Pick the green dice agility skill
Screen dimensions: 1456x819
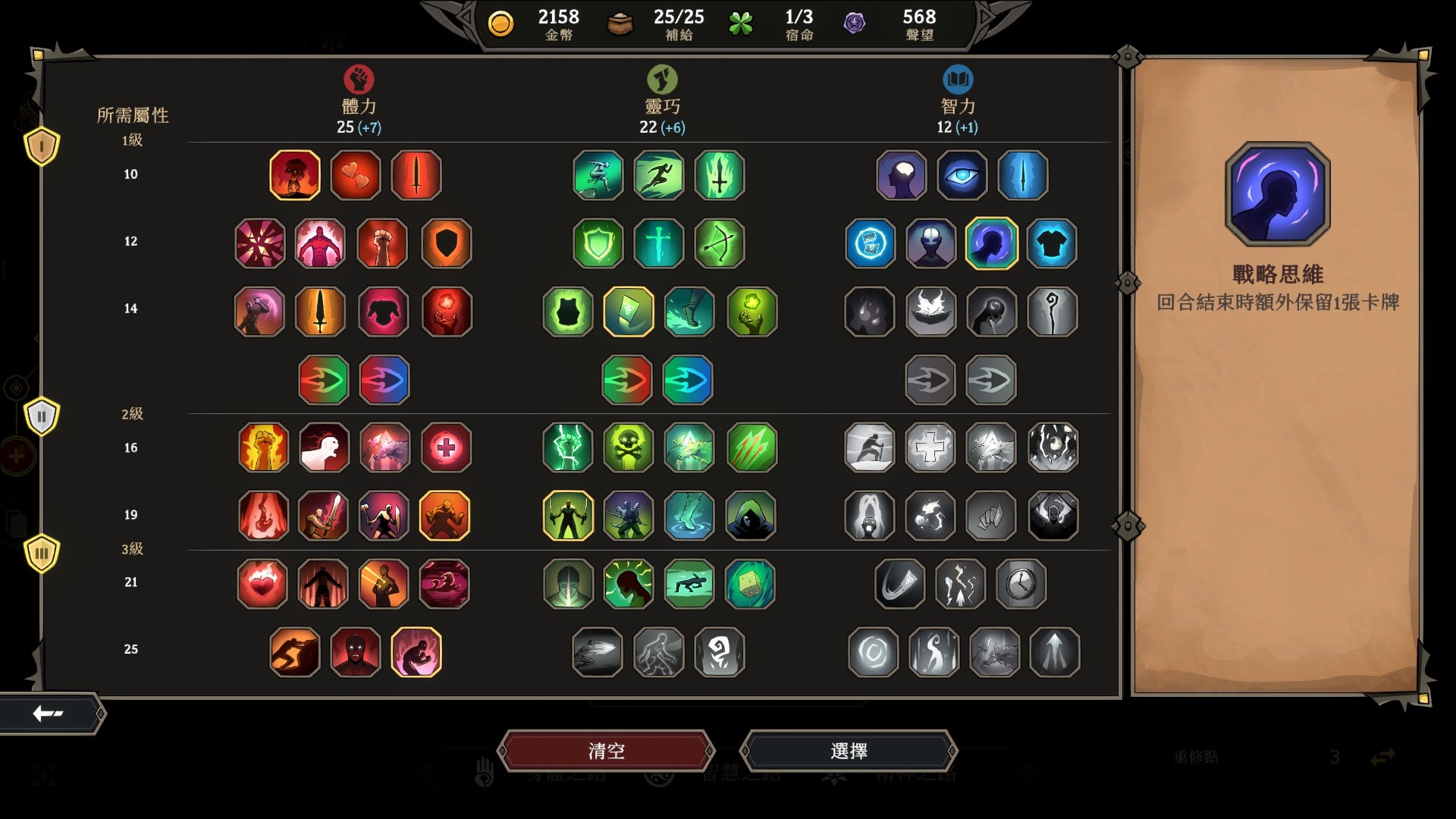(750, 584)
